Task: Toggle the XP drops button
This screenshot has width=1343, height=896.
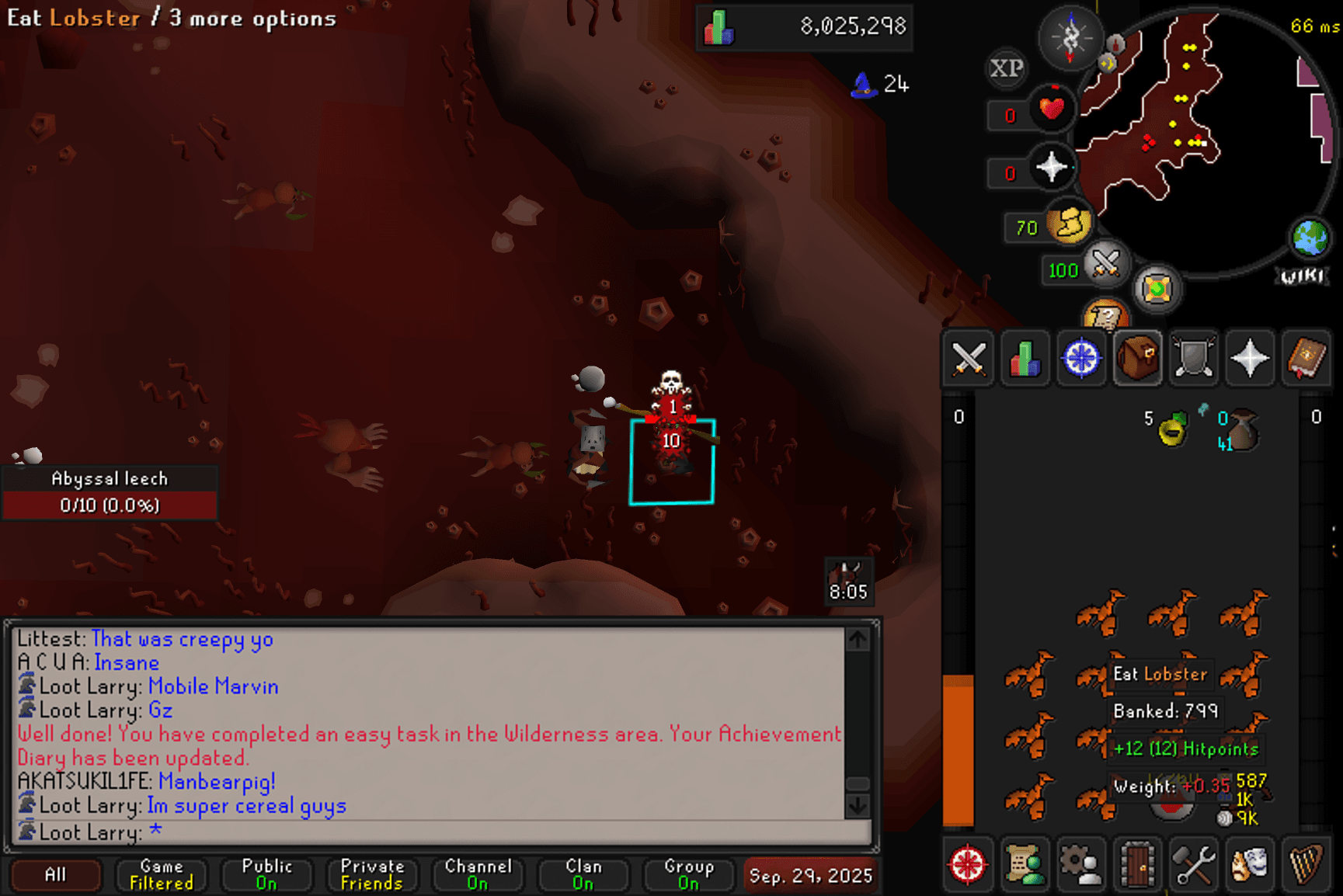Action: [x=1007, y=68]
